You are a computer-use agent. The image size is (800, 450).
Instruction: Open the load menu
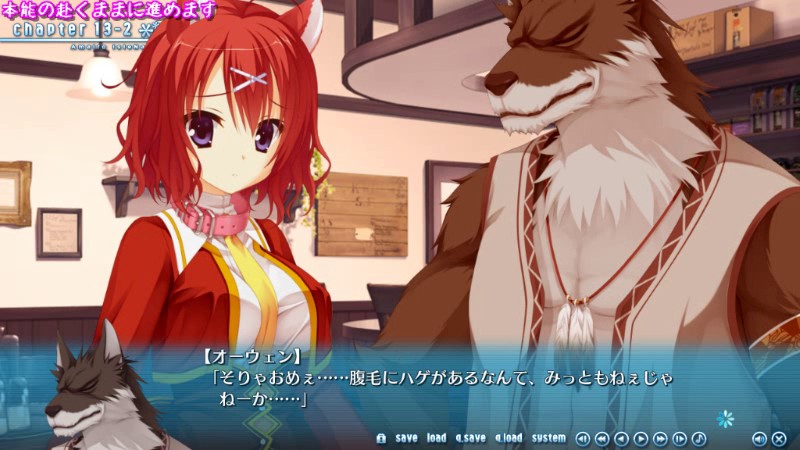click(x=436, y=438)
